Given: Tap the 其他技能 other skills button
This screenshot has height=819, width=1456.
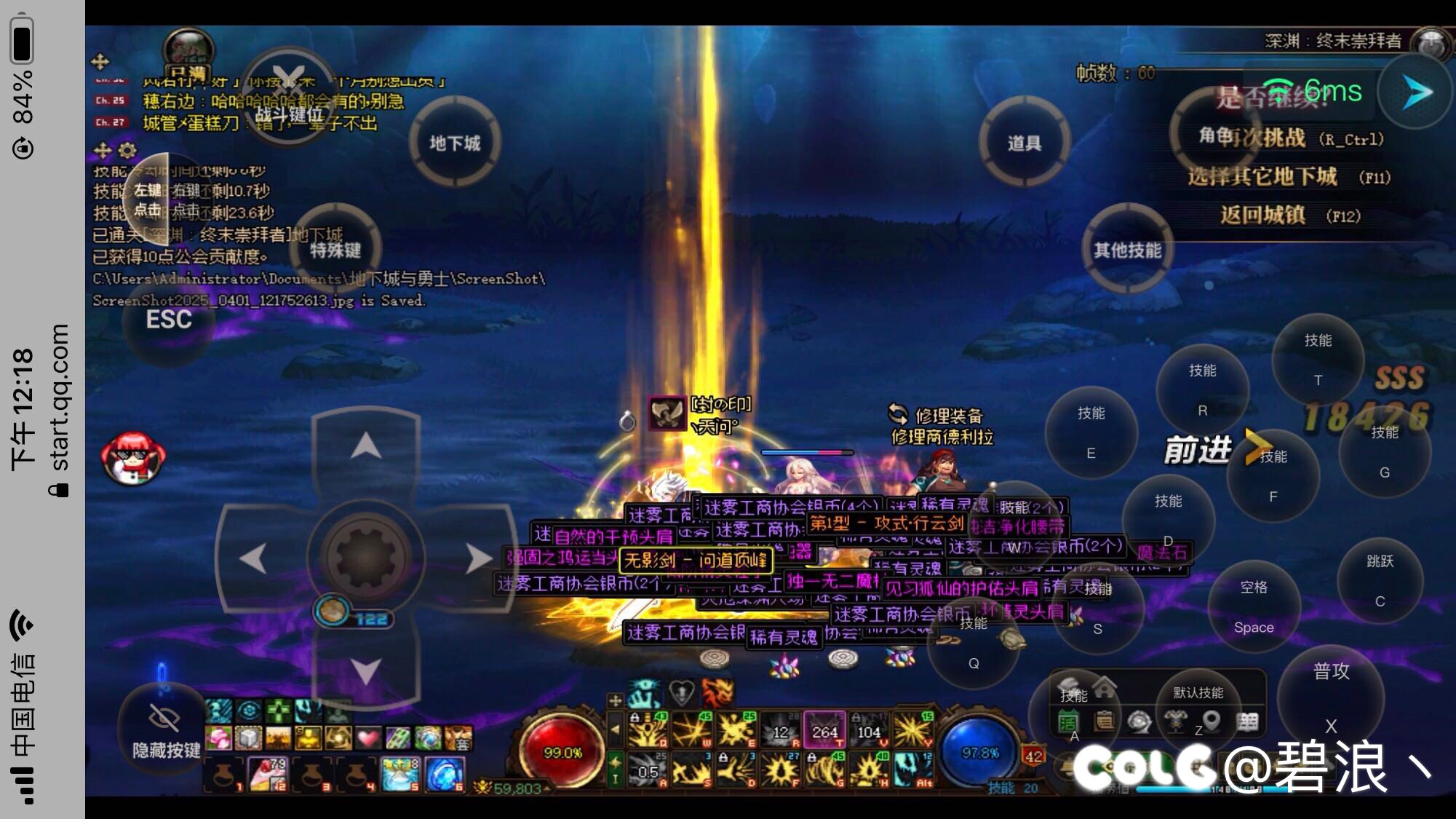Looking at the screenshot, I should (1127, 250).
